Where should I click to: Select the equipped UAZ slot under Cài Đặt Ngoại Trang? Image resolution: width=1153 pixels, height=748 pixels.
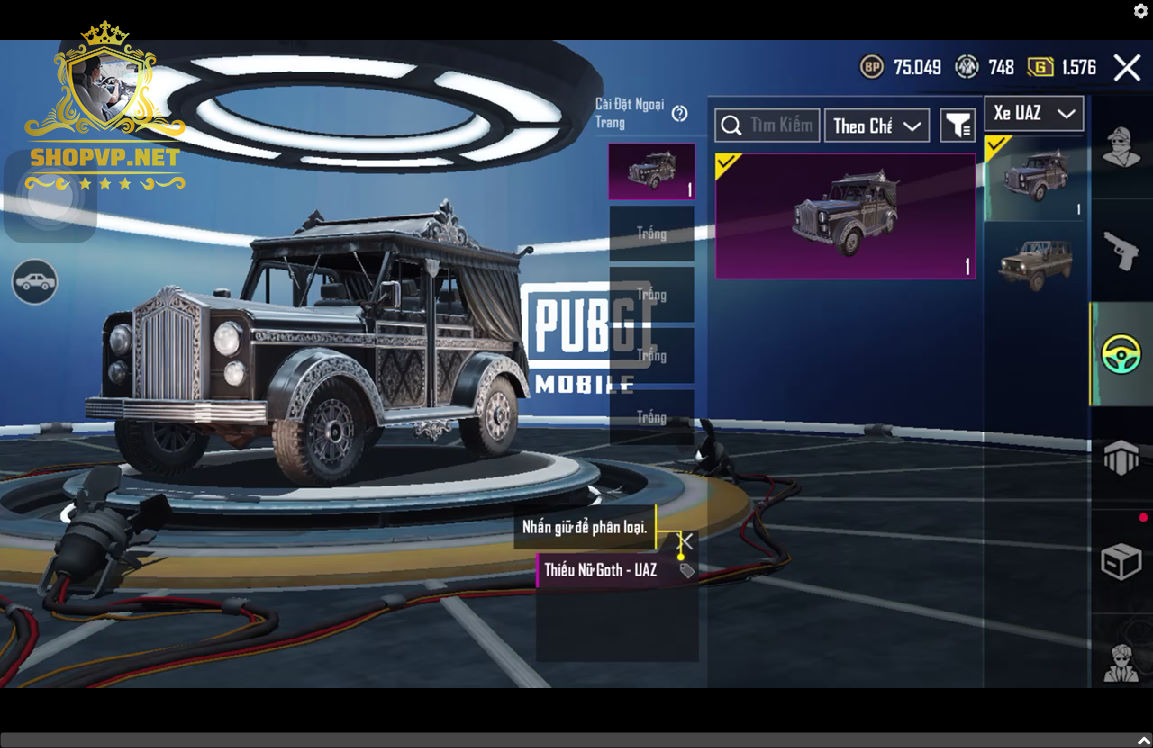point(652,172)
